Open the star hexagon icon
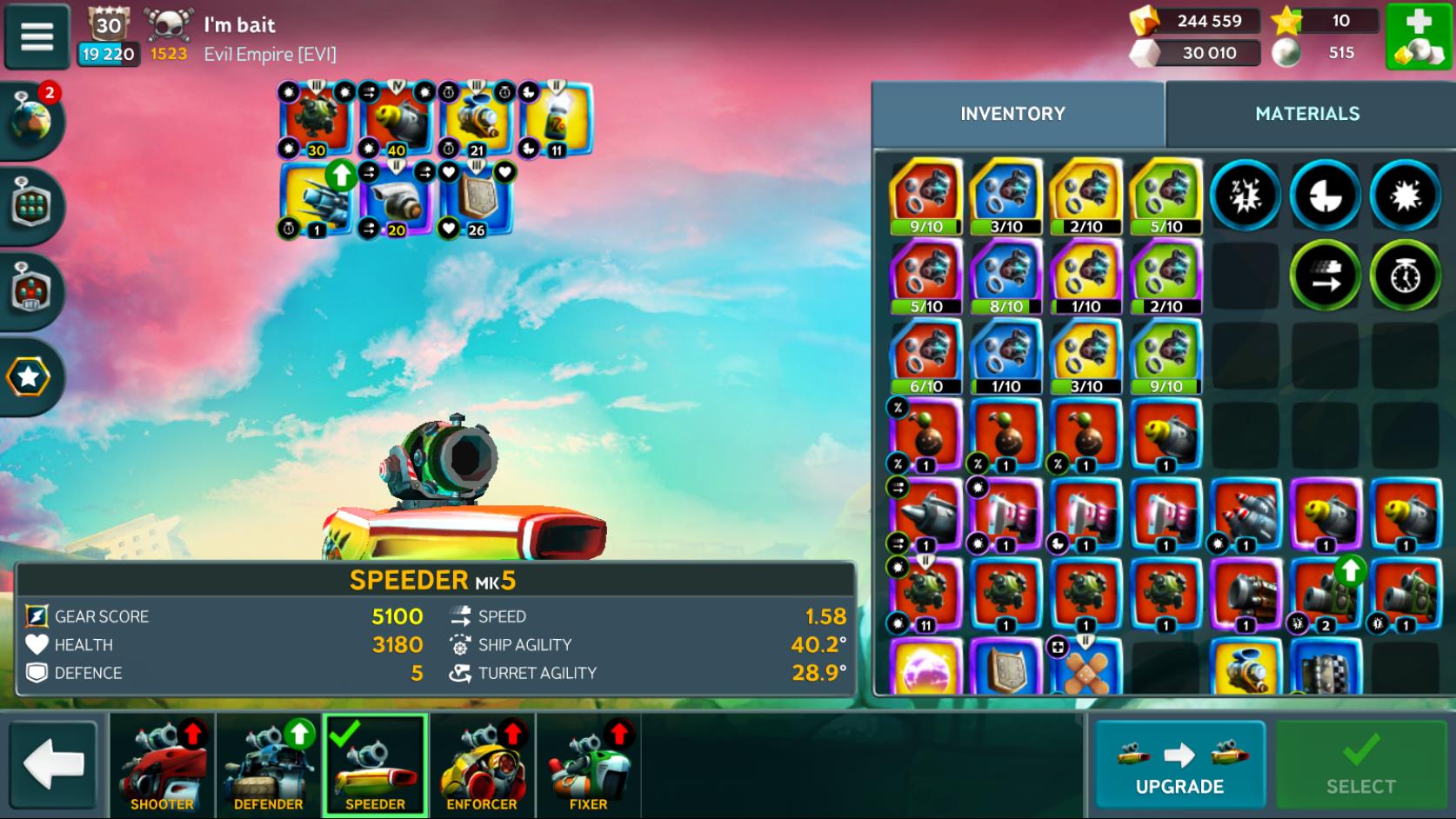The width and height of the screenshot is (1456, 819). [x=29, y=376]
